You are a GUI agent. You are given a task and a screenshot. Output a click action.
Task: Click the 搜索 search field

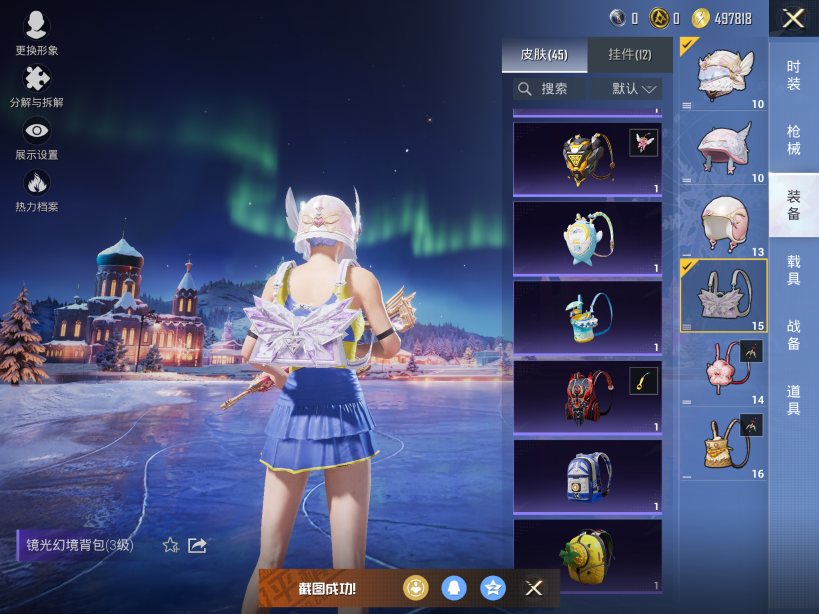[x=550, y=89]
